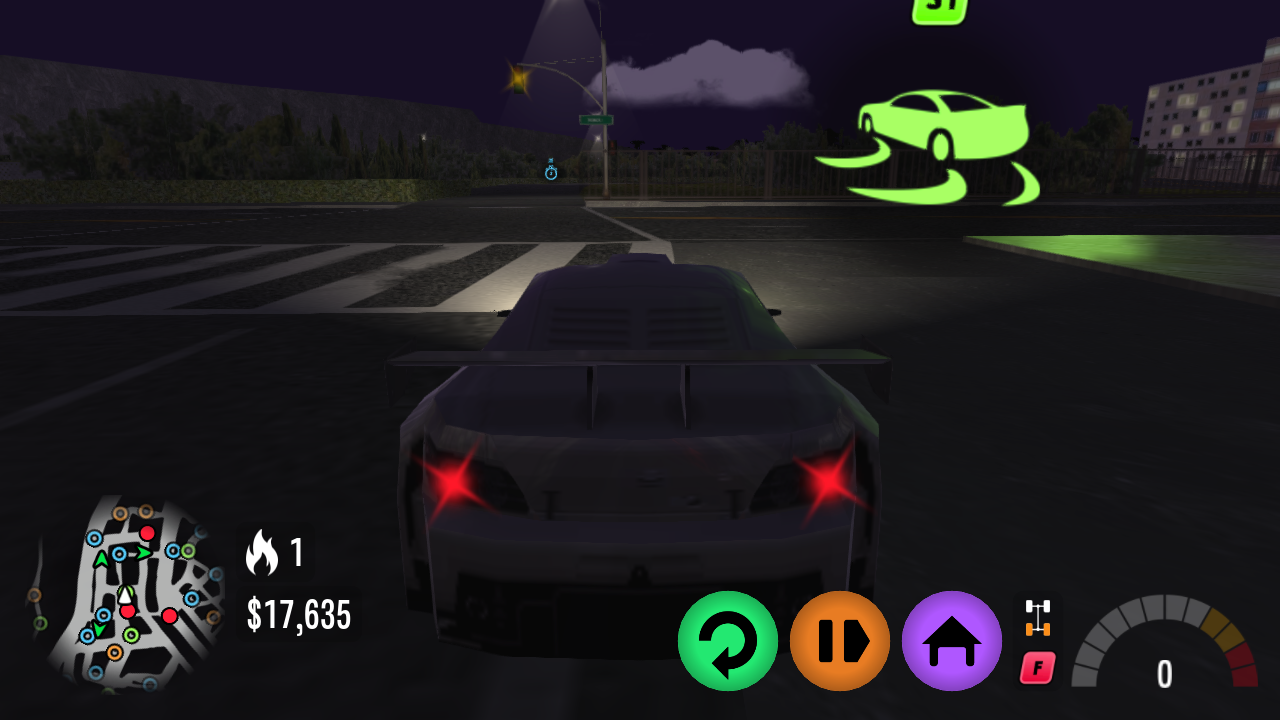Toggle drivetrain between front and rear wheels
The width and height of the screenshot is (1280, 720).
[1039, 618]
